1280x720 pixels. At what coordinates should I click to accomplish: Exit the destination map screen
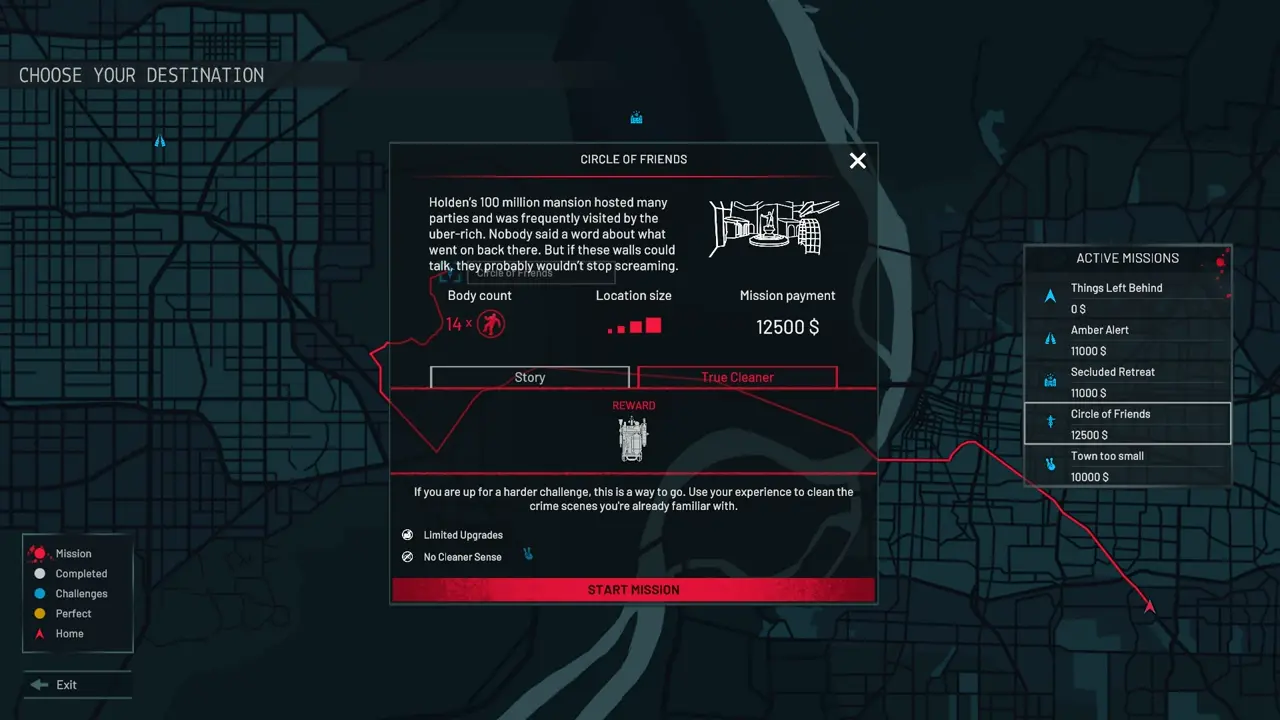point(66,685)
